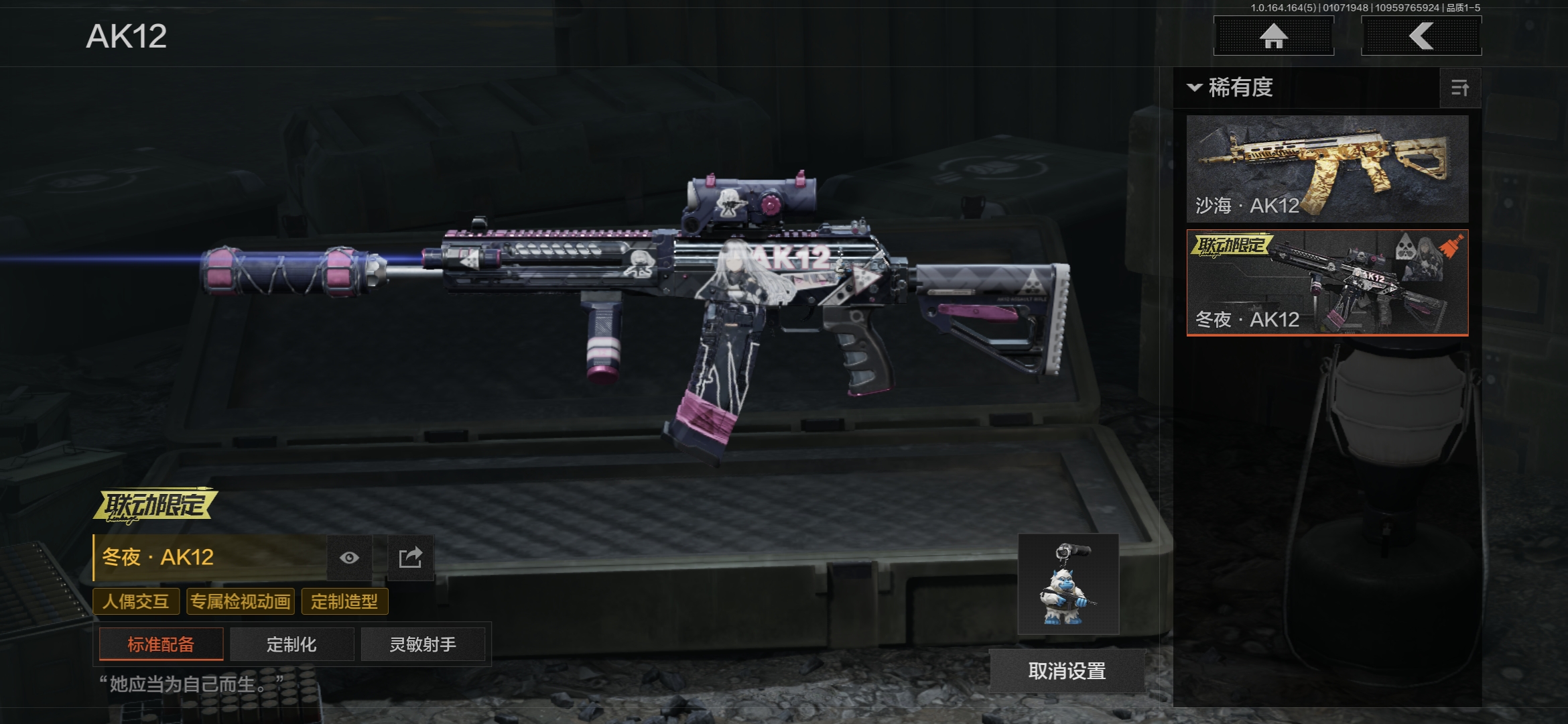The height and width of the screenshot is (724, 1568).
Task: Switch to the 定制化 tab
Action: [291, 644]
